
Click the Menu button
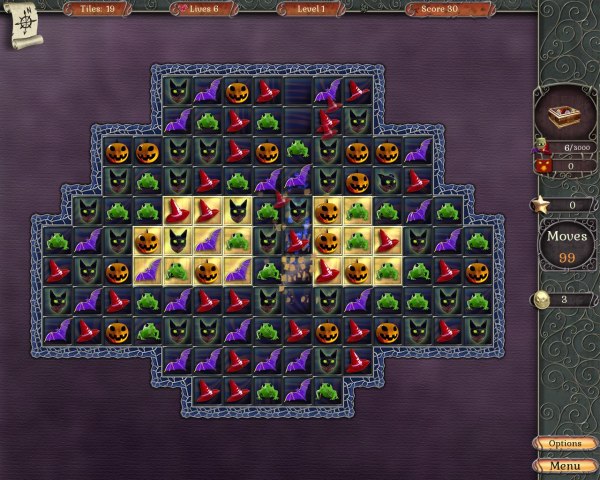point(565,465)
